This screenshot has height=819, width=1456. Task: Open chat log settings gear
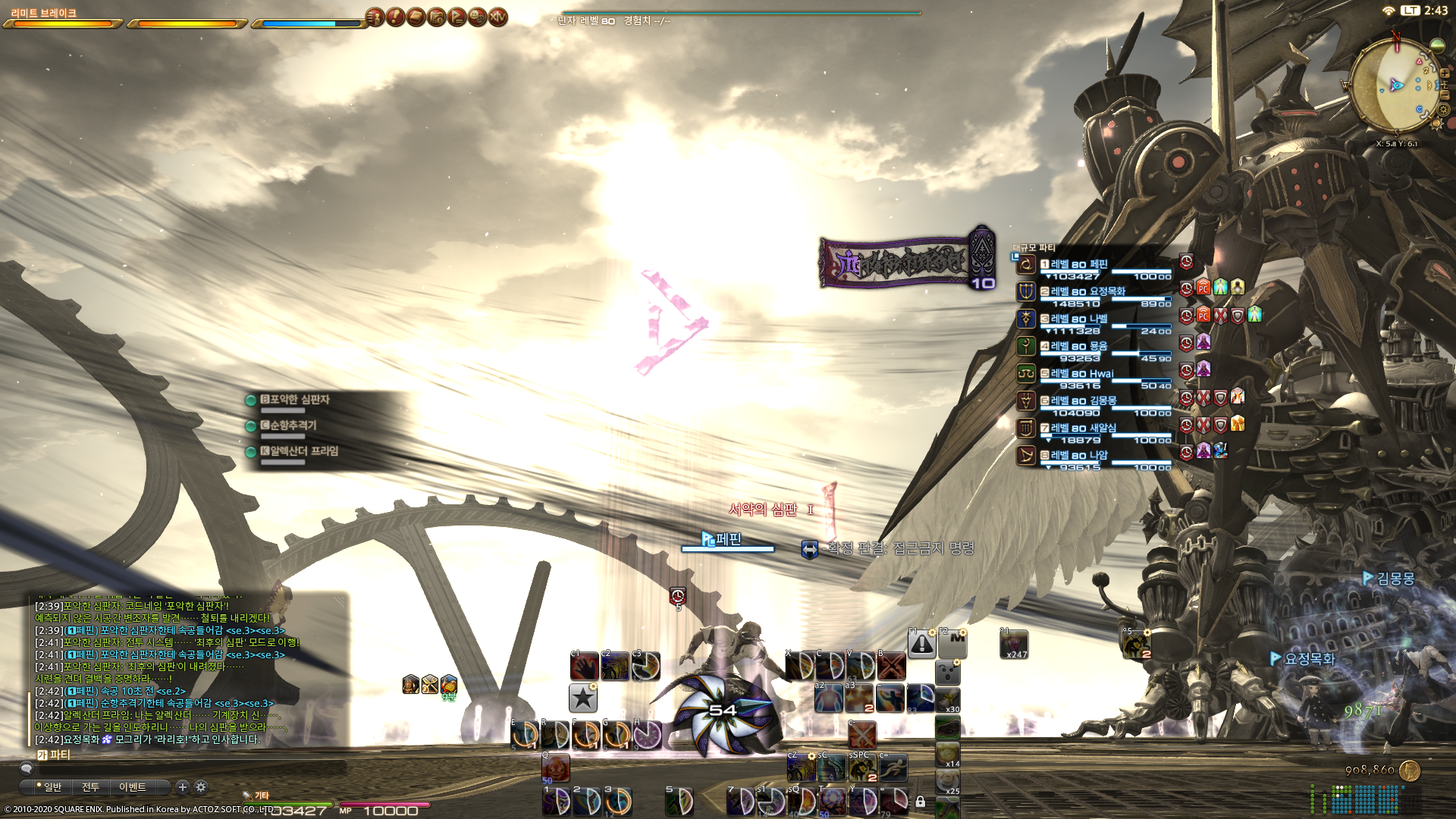click(x=201, y=787)
